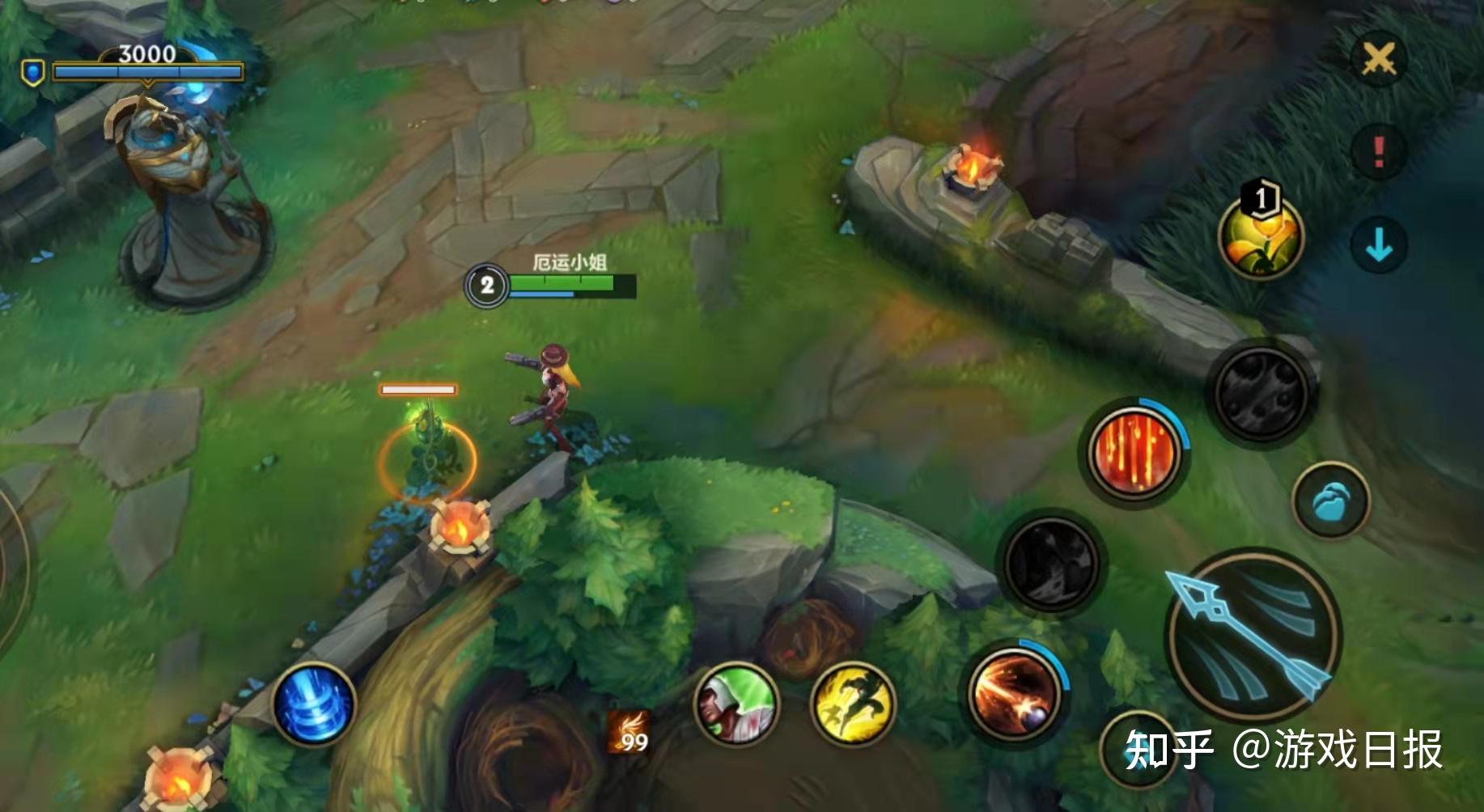Tap the large arrow basic attack button
Screen dimensions: 1484x812
(1252, 636)
